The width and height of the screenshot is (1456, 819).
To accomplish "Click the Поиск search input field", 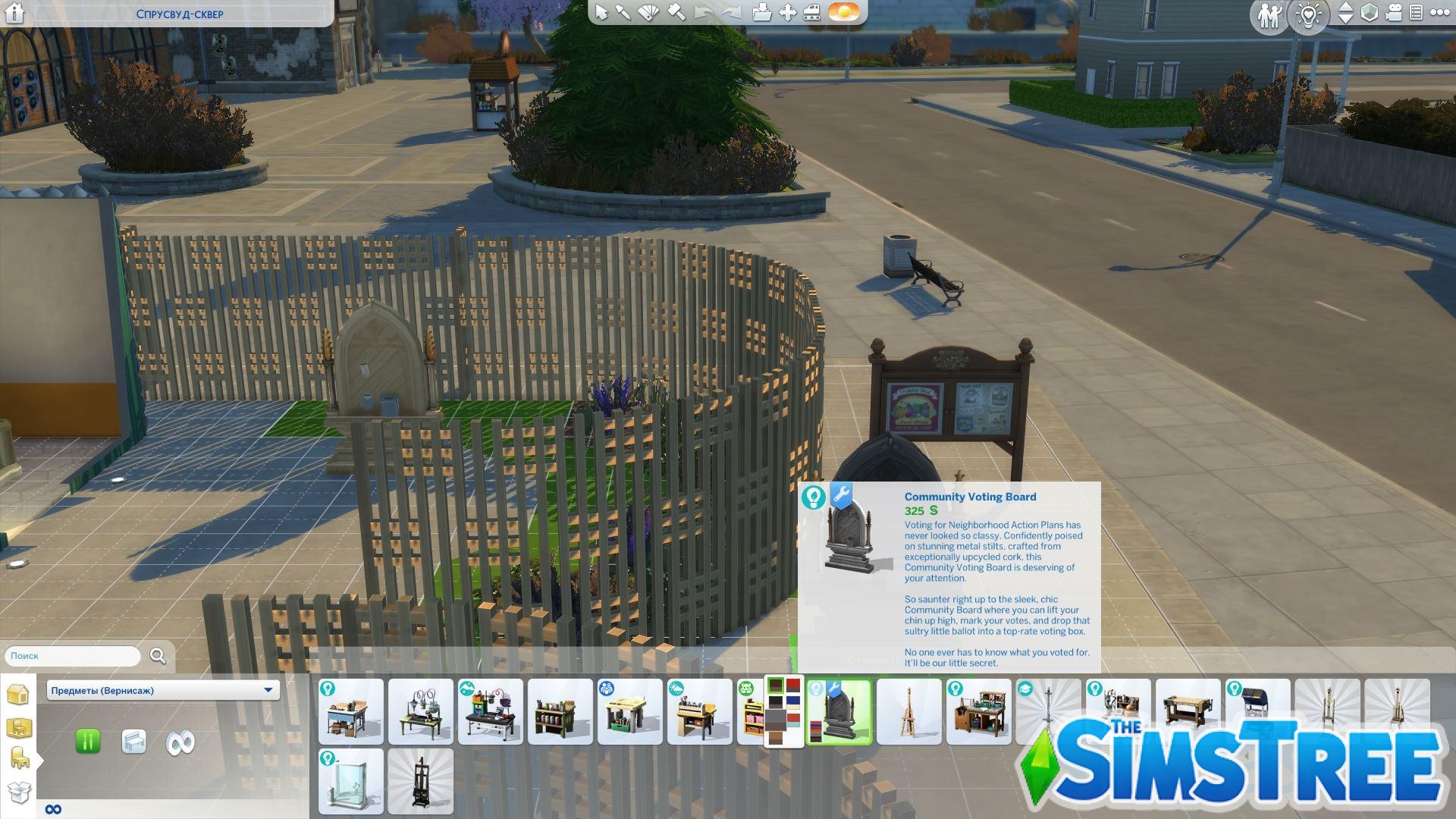I will tap(72, 656).
